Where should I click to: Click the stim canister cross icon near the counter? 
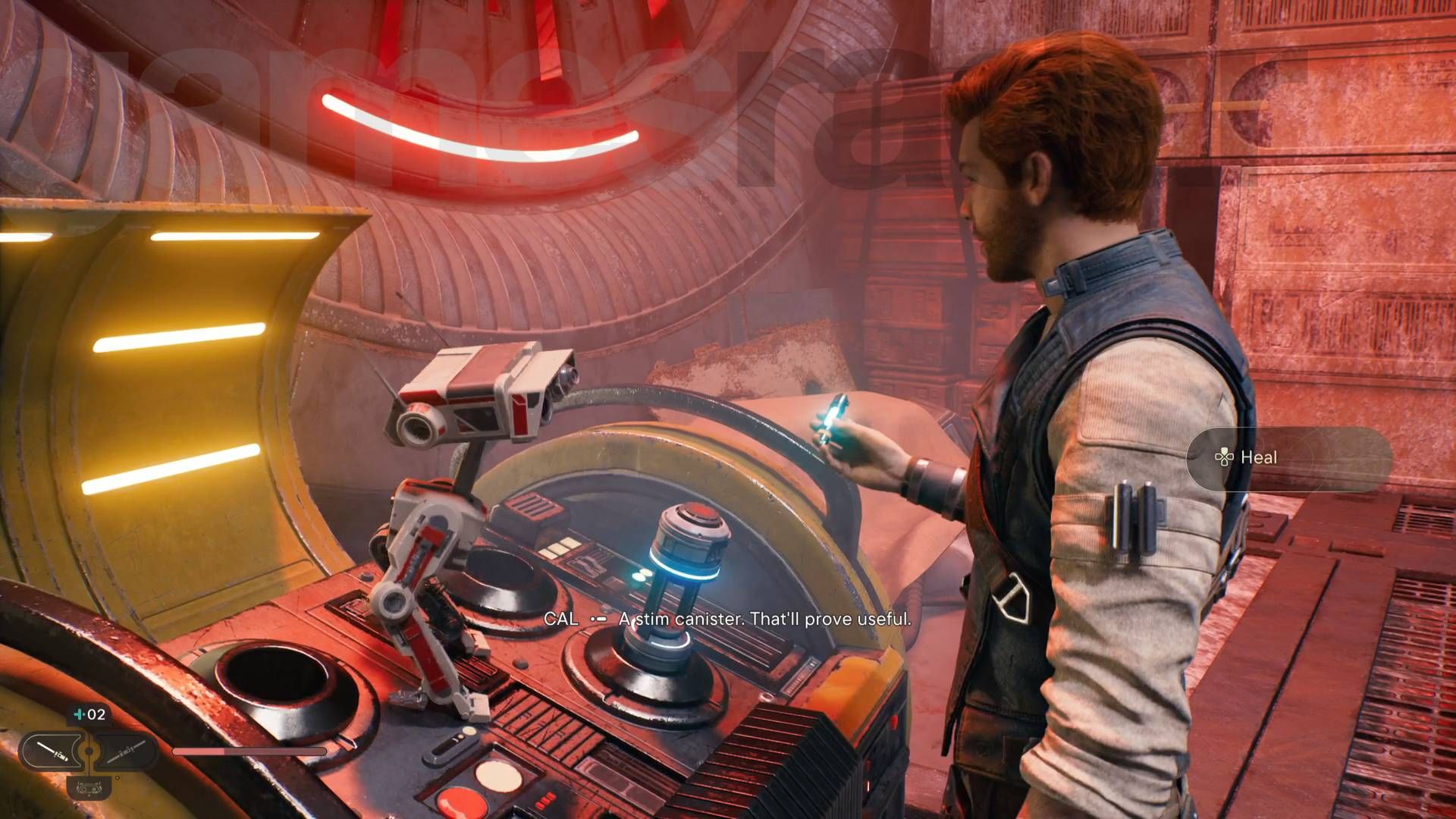tap(80, 714)
